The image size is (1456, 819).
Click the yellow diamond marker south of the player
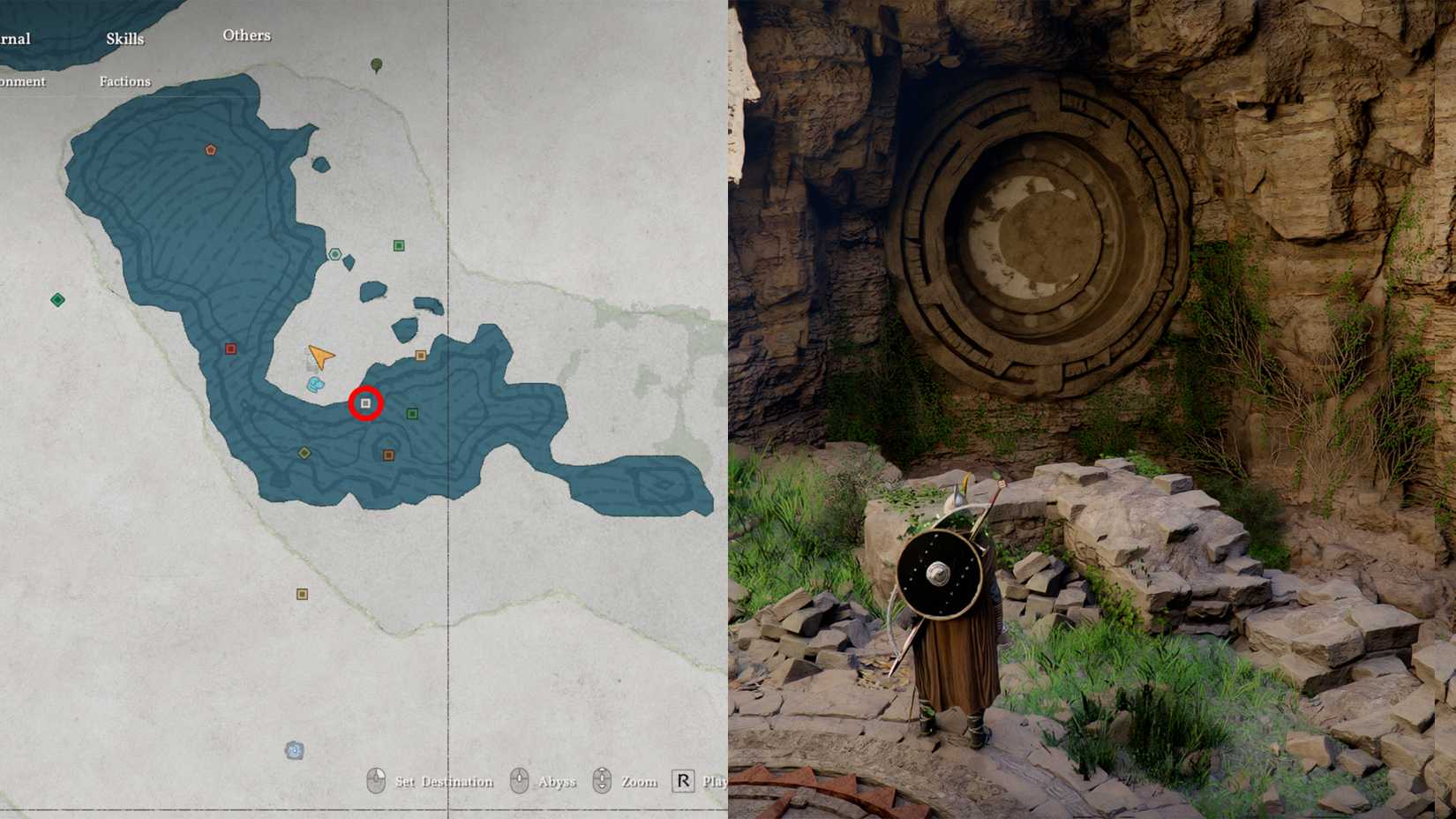coord(304,452)
